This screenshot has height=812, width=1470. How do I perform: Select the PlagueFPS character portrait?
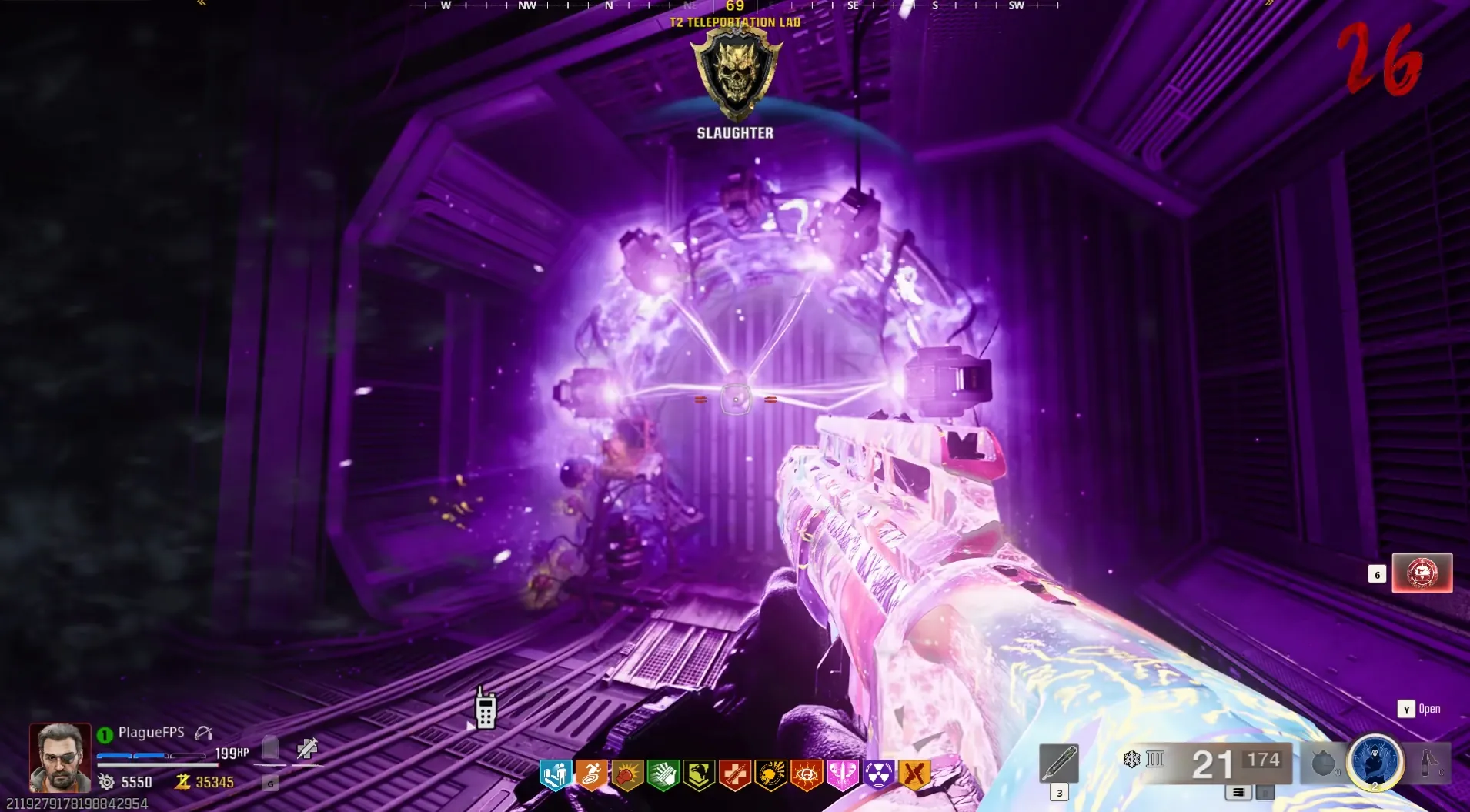click(59, 757)
